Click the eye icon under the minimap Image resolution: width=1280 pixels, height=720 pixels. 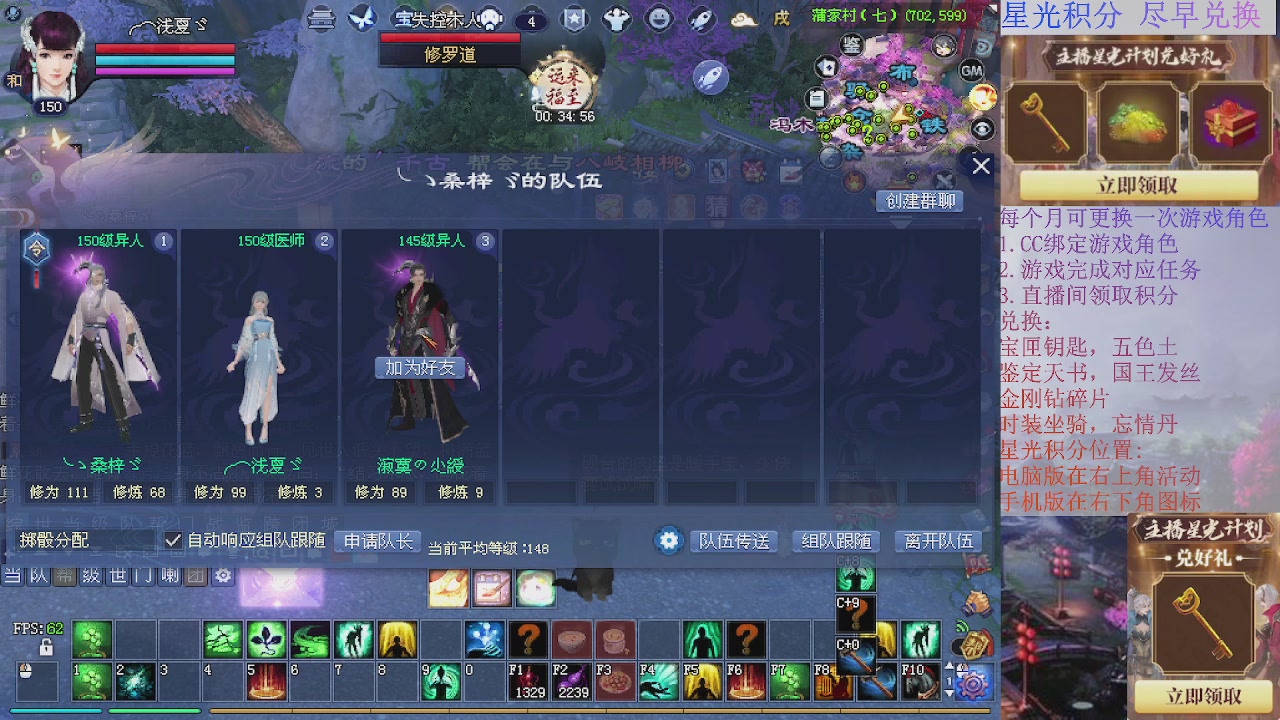[982, 126]
